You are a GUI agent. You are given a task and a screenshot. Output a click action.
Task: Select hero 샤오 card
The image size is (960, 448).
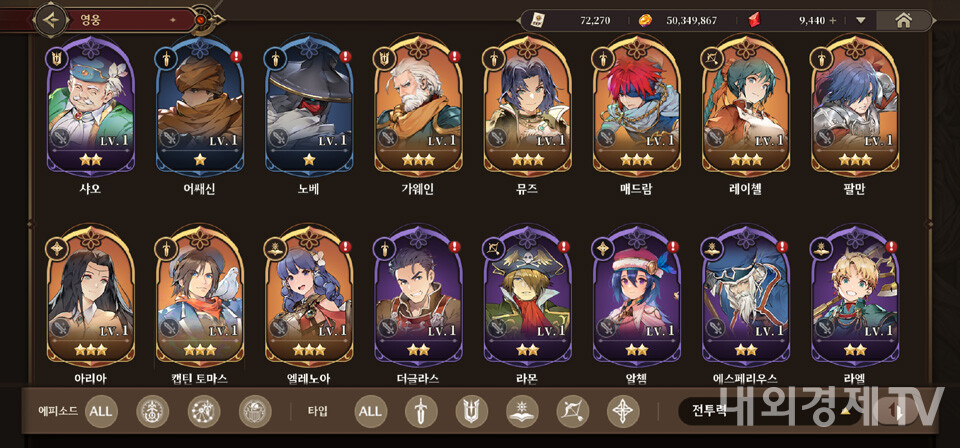(x=90, y=108)
